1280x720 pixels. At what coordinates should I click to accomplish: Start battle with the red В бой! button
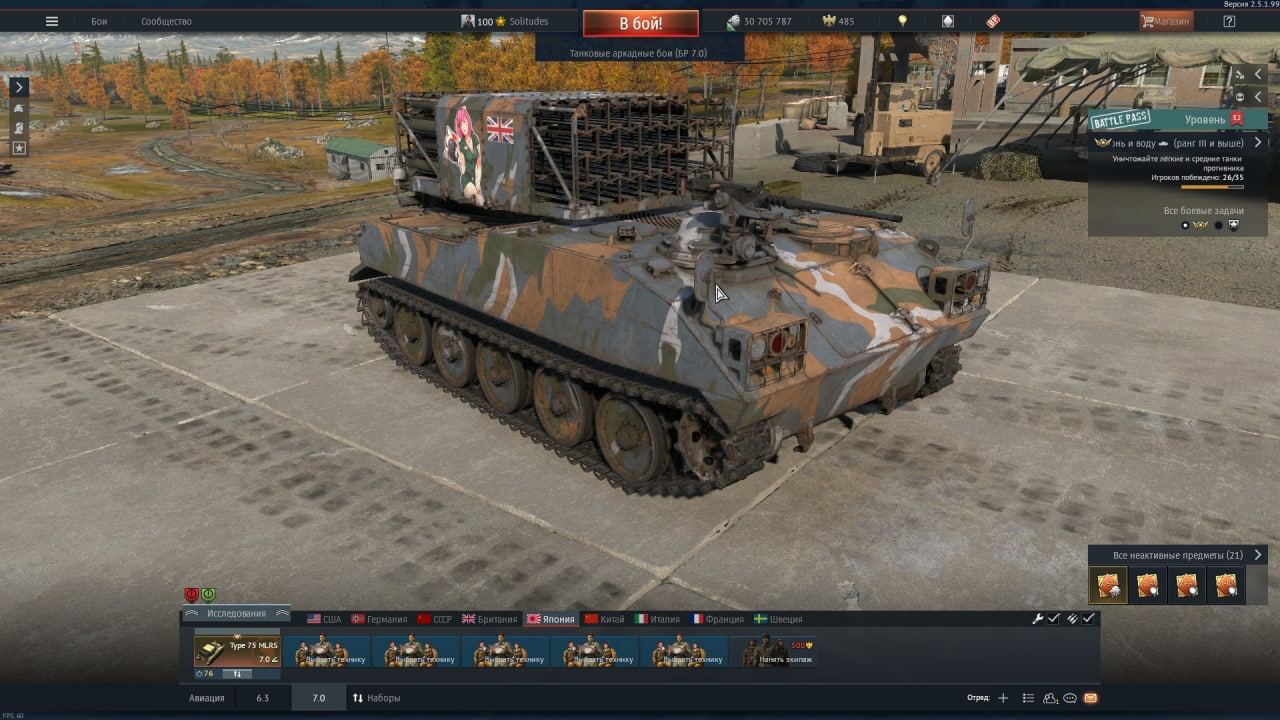pyautogui.click(x=640, y=23)
